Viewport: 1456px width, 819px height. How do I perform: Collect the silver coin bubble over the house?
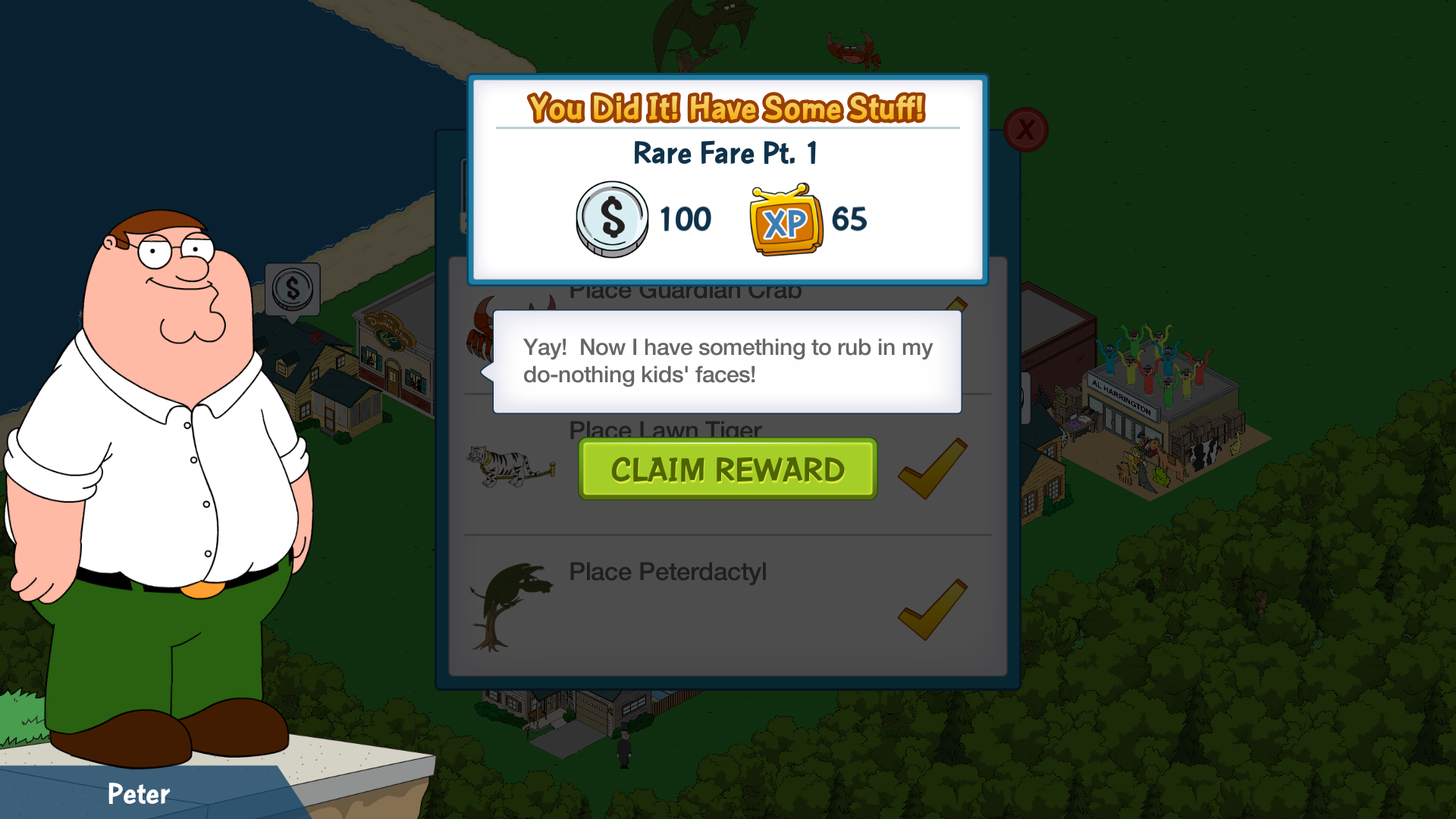tap(293, 289)
